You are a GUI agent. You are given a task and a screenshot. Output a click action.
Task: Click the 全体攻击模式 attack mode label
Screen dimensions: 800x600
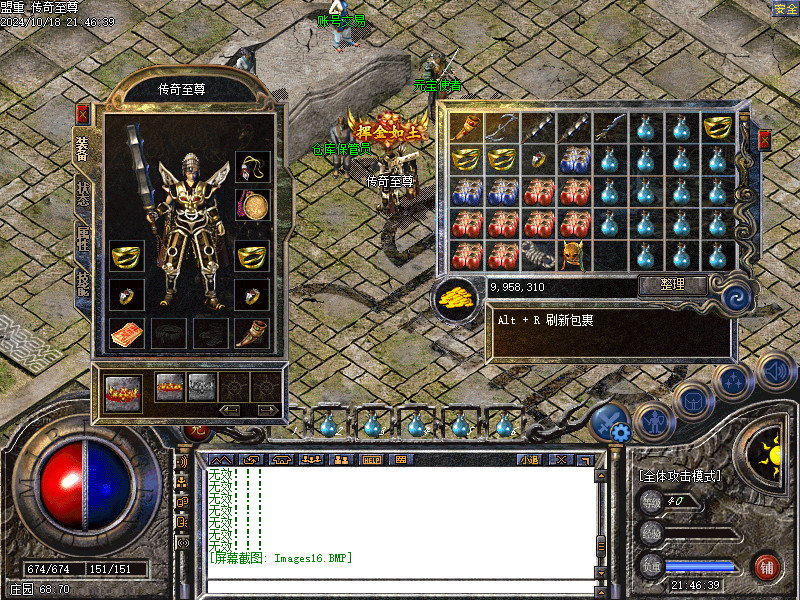[680, 476]
